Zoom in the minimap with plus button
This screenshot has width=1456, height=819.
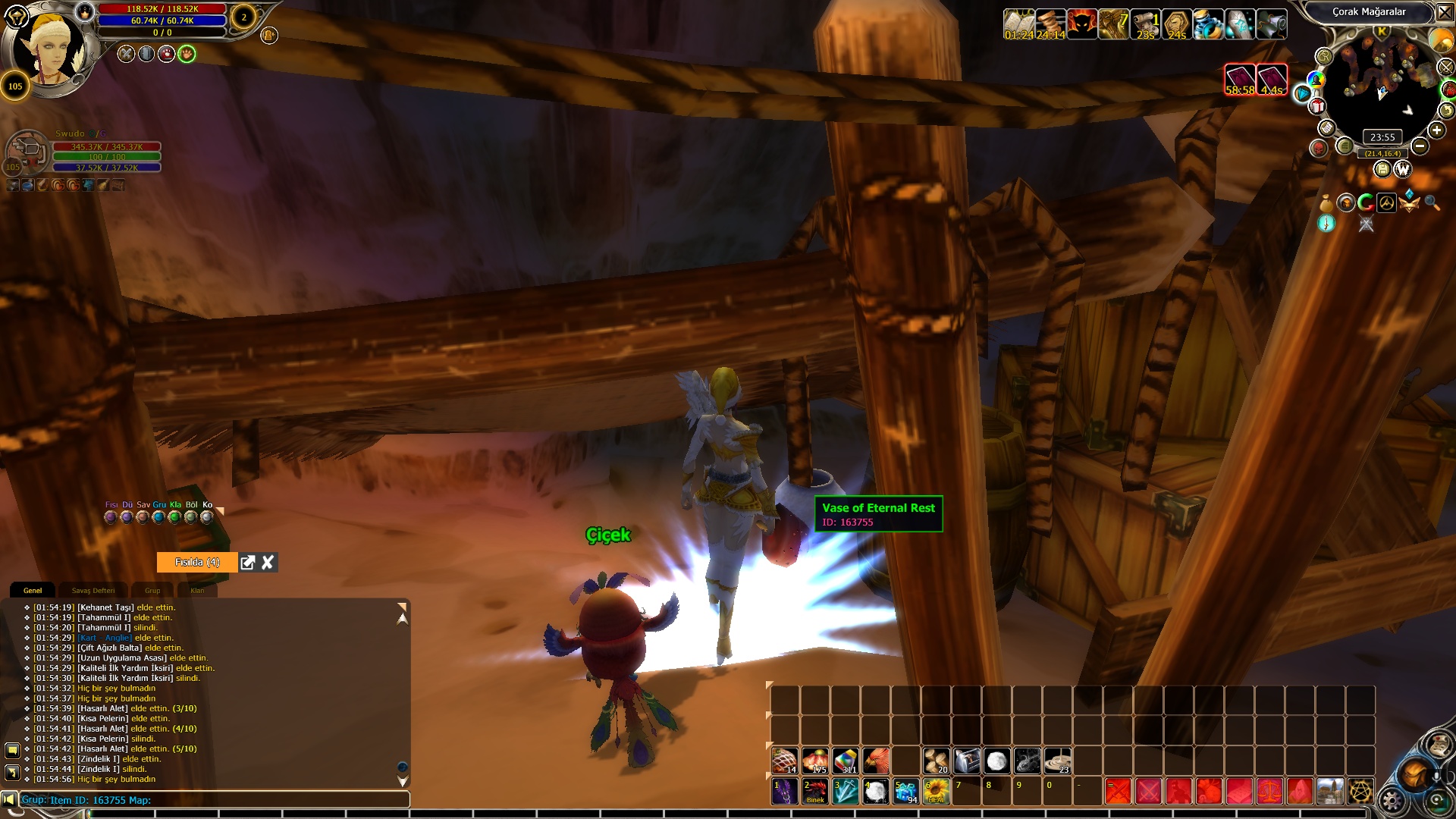coord(1436,130)
